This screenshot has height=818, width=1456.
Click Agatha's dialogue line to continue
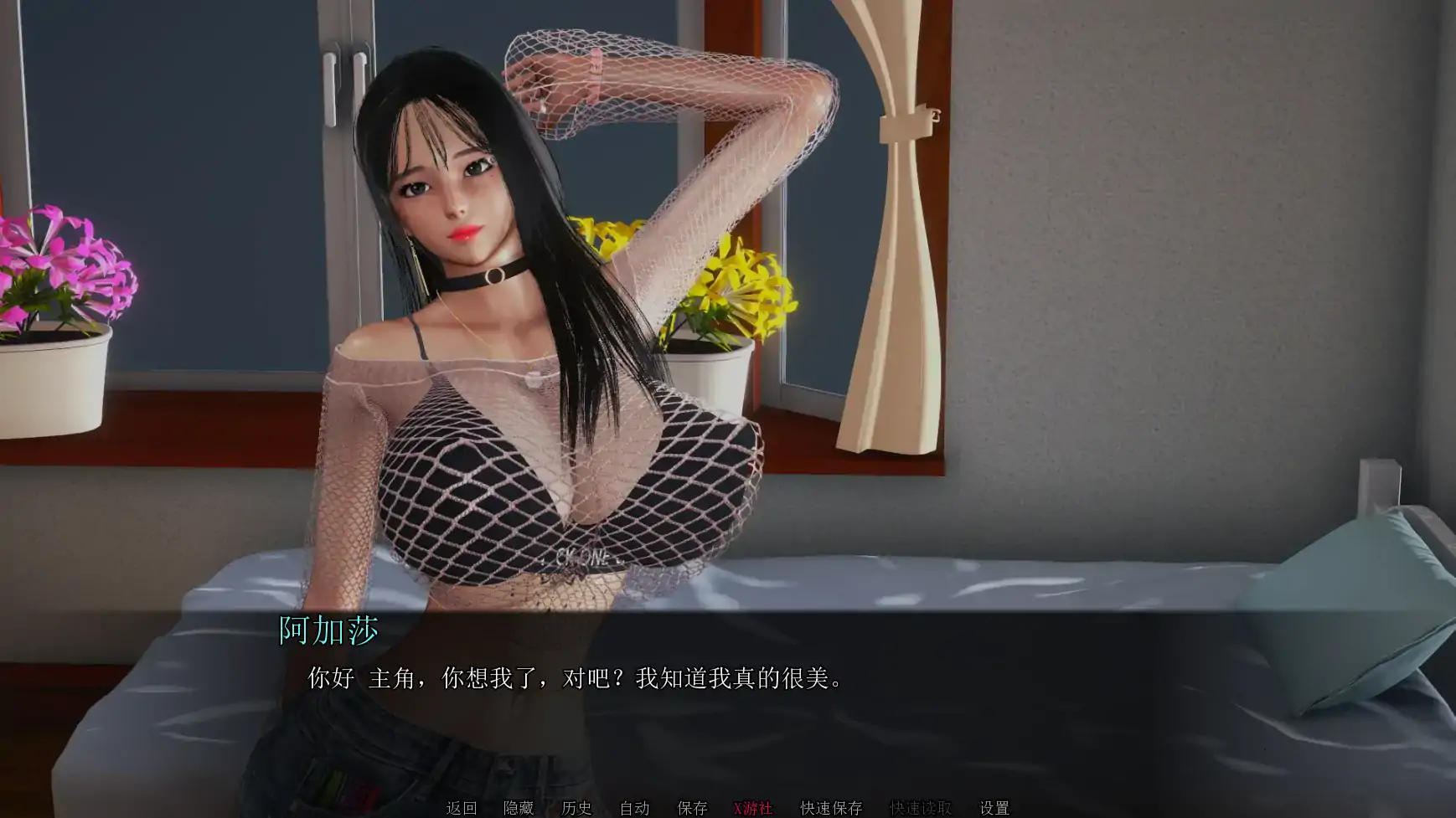click(x=574, y=680)
